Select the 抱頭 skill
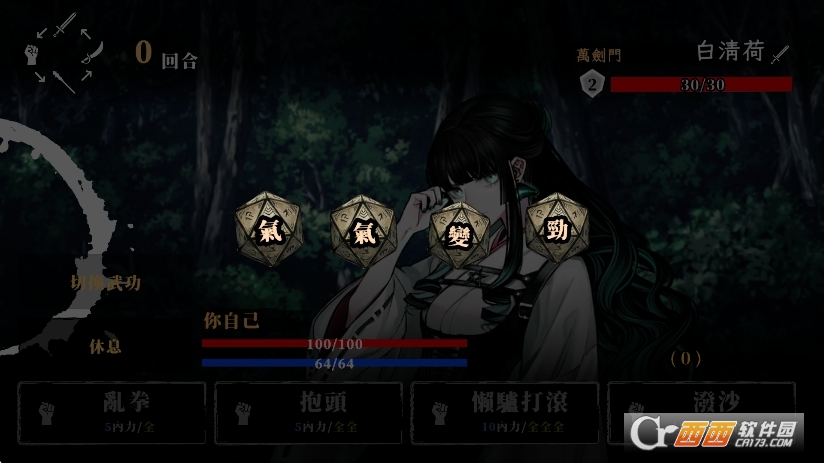 pyautogui.click(x=307, y=412)
